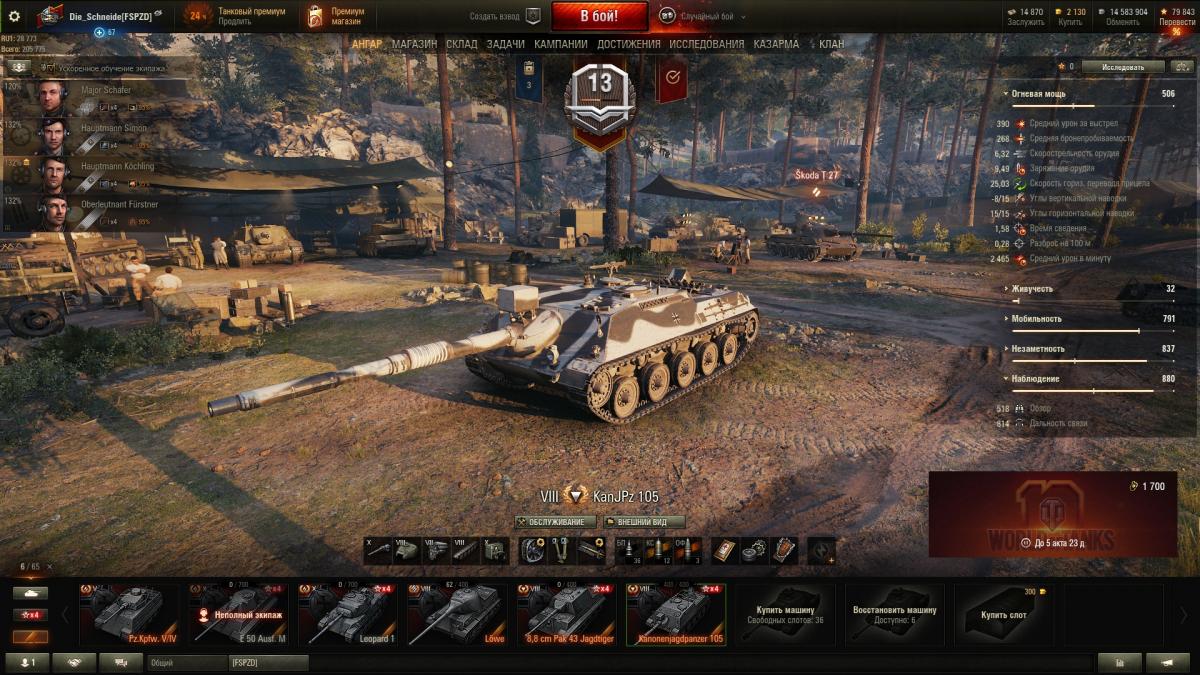Viewport: 1200px width, 675px height.
Task: Show the ДОСТИЖЕНИЯ tab
Action: click(628, 44)
